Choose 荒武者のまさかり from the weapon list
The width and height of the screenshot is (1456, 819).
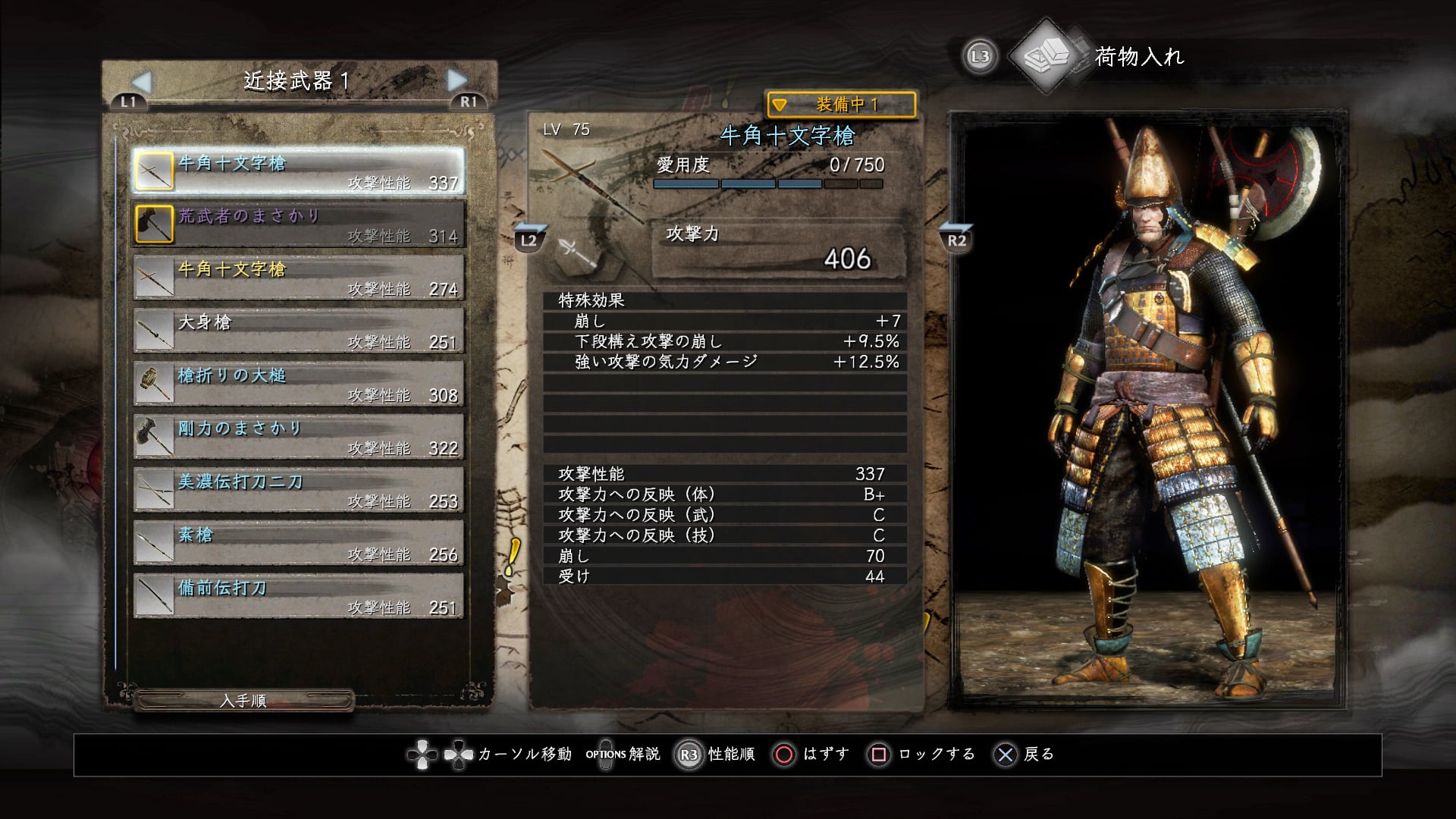[299, 224]
